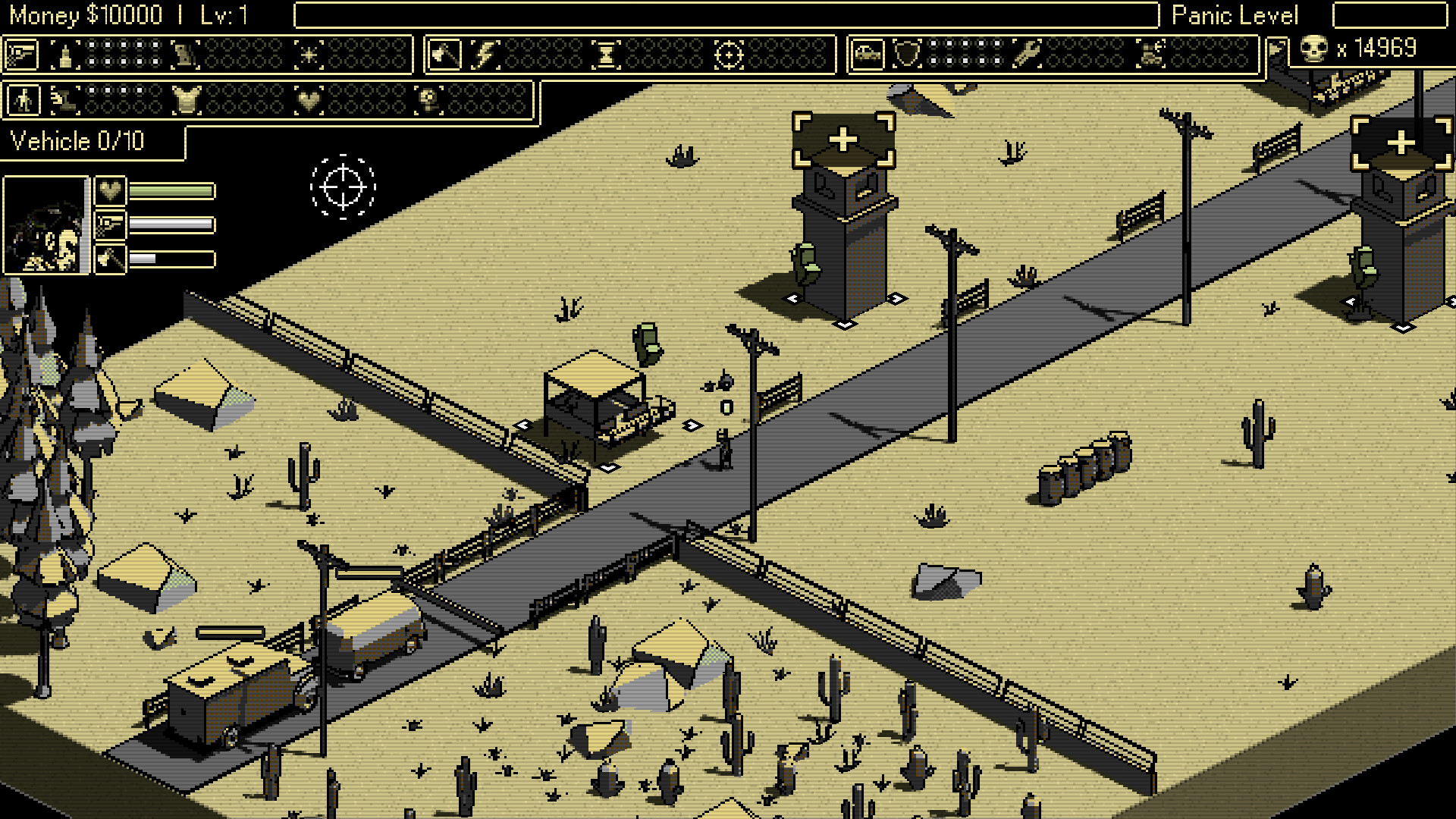Click the crosshair targeting upgrade icon

tap(731, 53)
